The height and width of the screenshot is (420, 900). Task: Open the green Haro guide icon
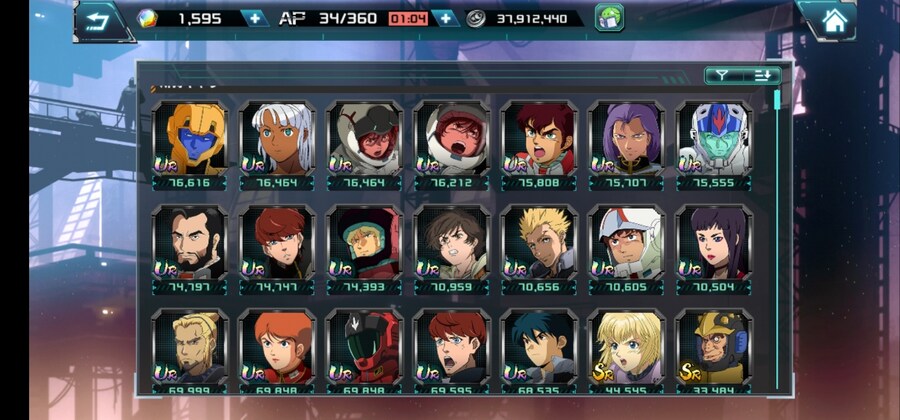click(x=609, y=18)
